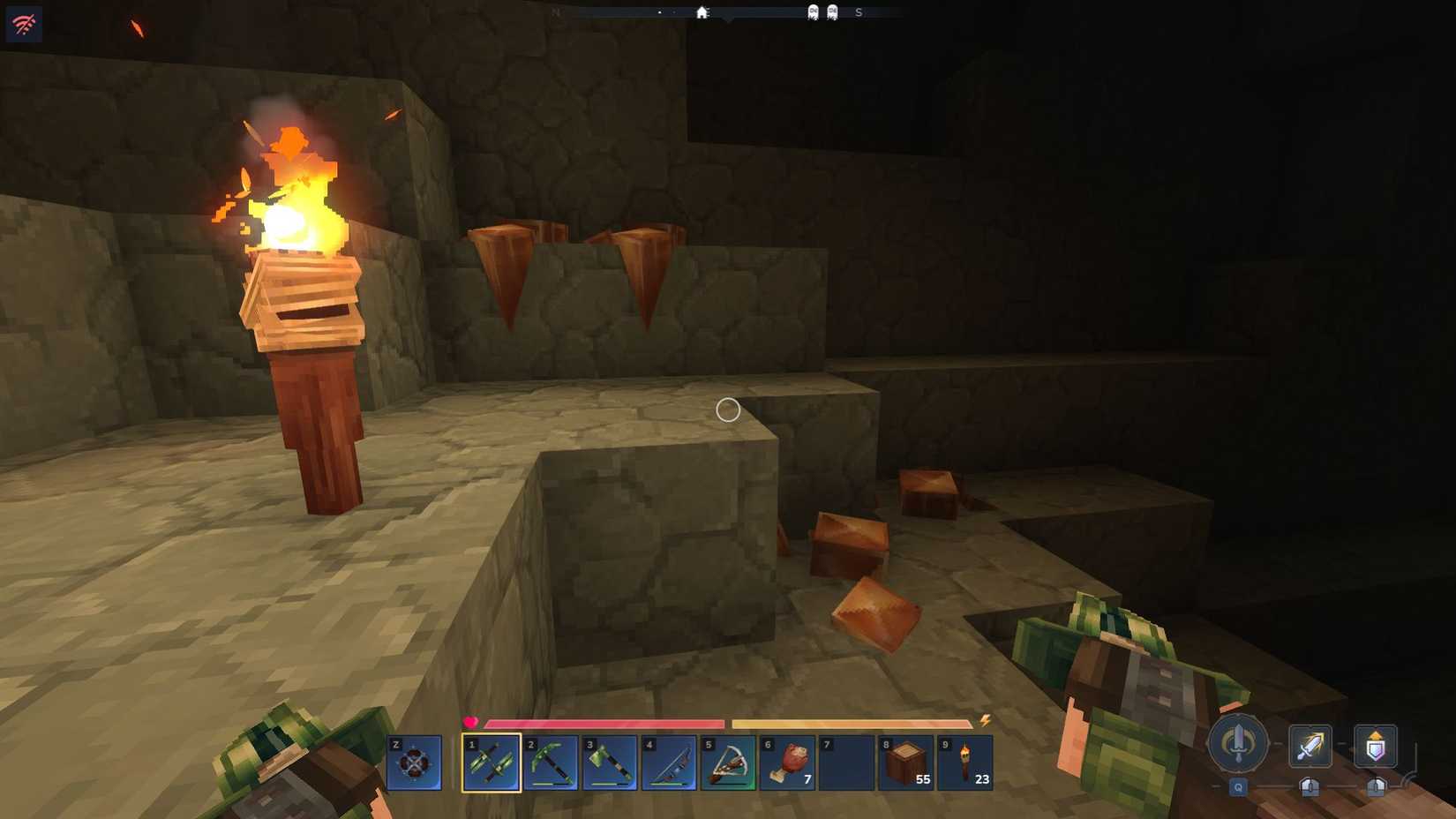Click the home marker on the compass bar

[x=702, y=12]
